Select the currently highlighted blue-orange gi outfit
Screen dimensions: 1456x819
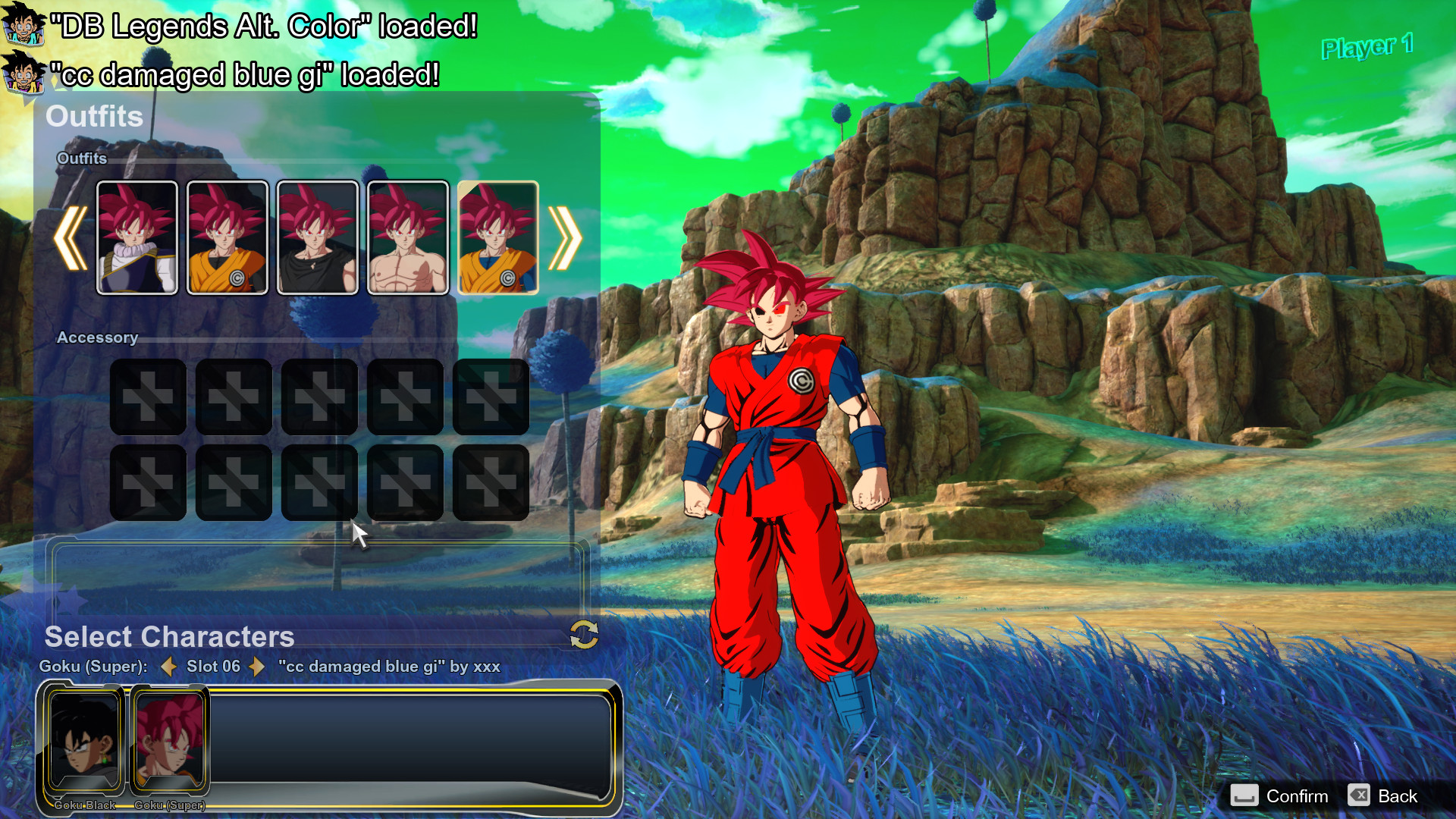point(498,237)
